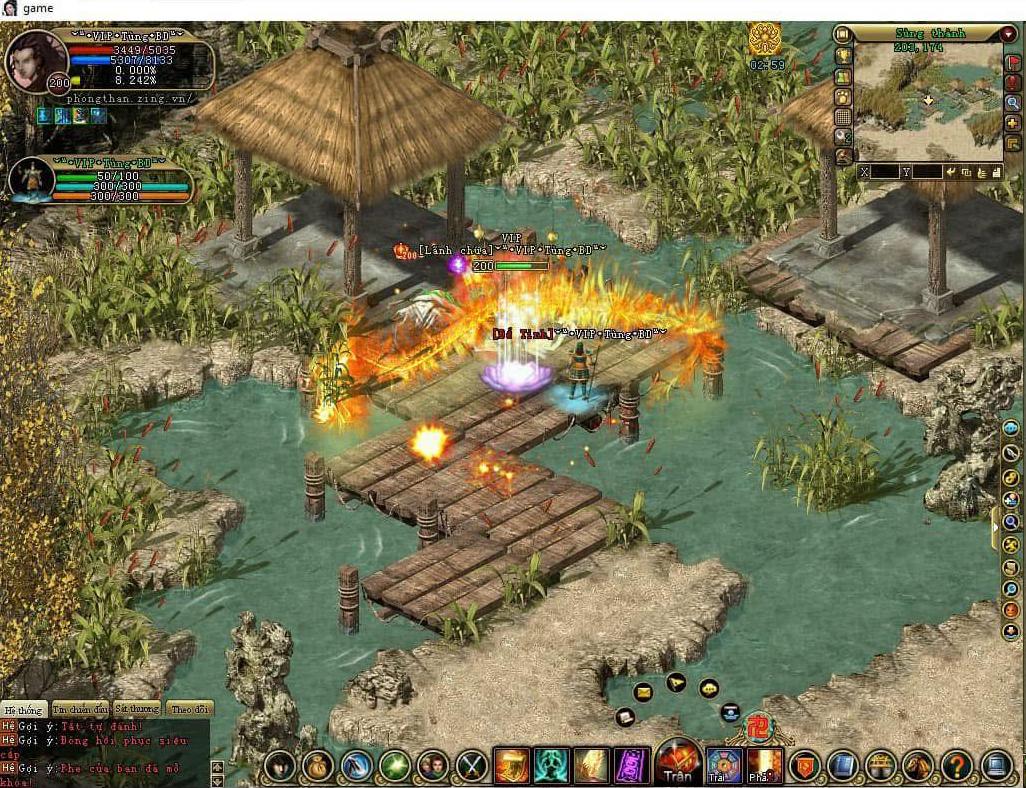Viewport: 1026px width, 788px height.
Task: Collapse the minimap with the red arrow
Action: (x=1008, y=34)
